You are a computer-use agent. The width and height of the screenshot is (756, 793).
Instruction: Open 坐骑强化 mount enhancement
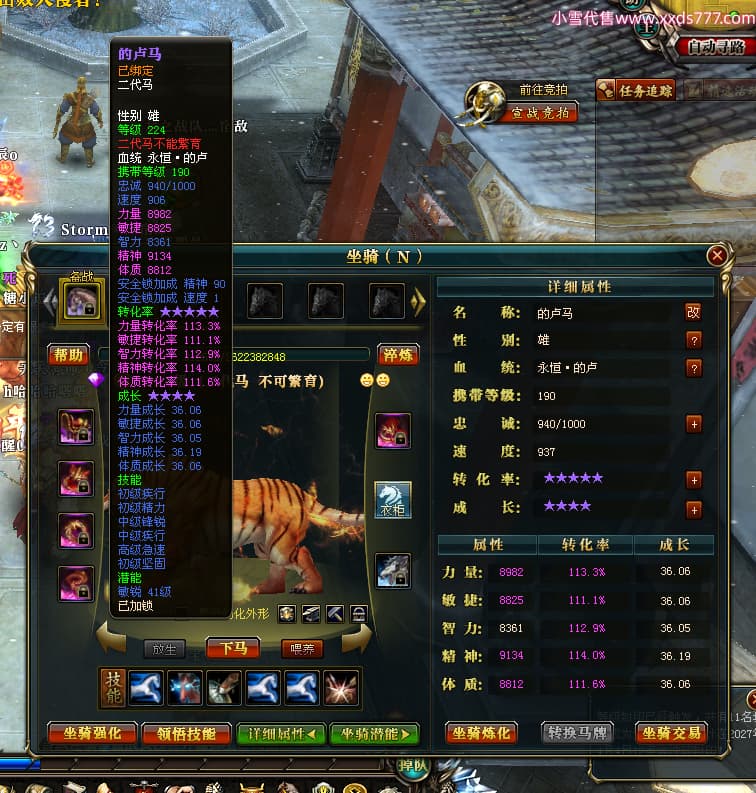coord(92,733)
